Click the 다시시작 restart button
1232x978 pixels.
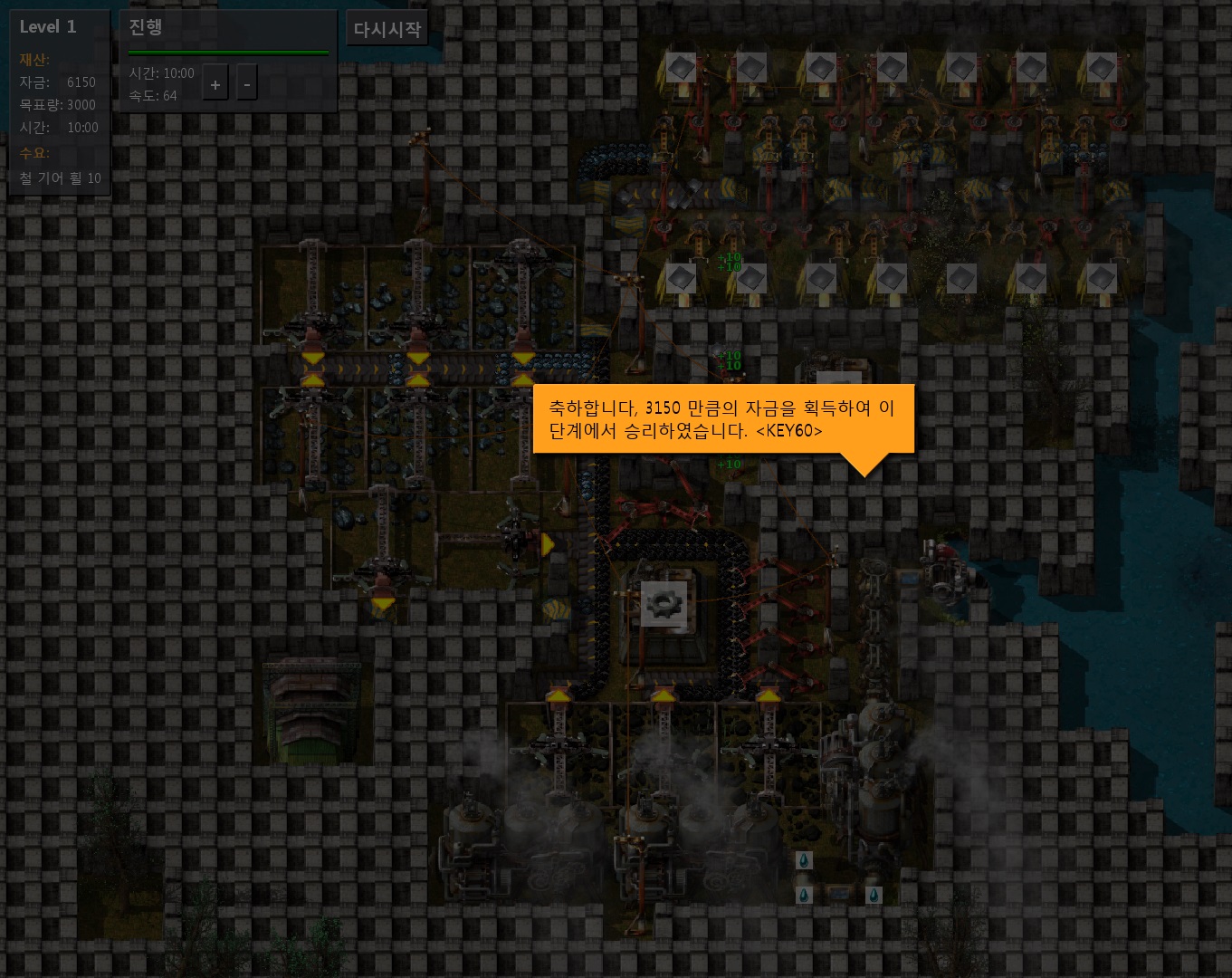point(387,29)
